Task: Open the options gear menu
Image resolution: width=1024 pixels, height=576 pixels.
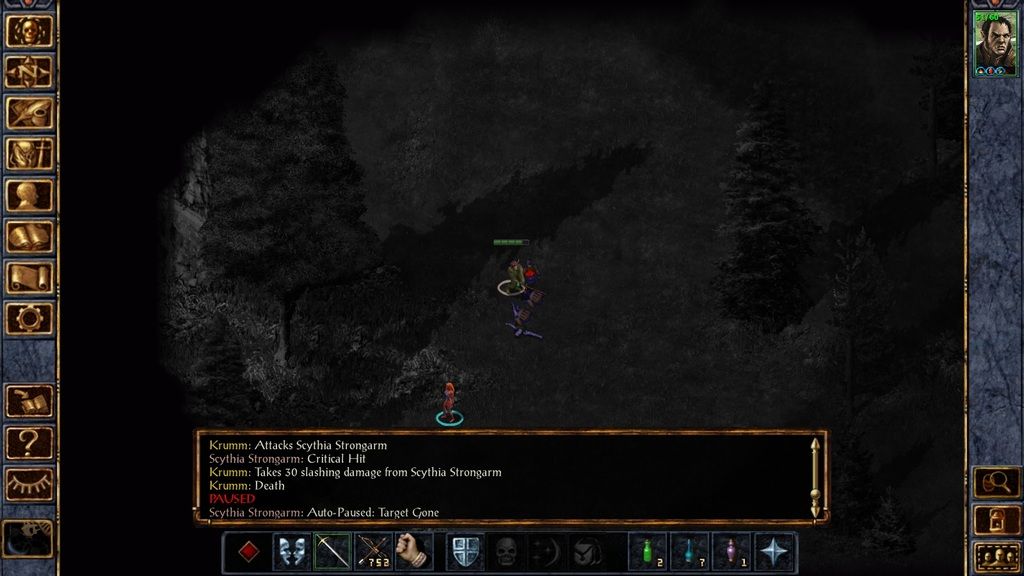Action: (x=29, y=318)
